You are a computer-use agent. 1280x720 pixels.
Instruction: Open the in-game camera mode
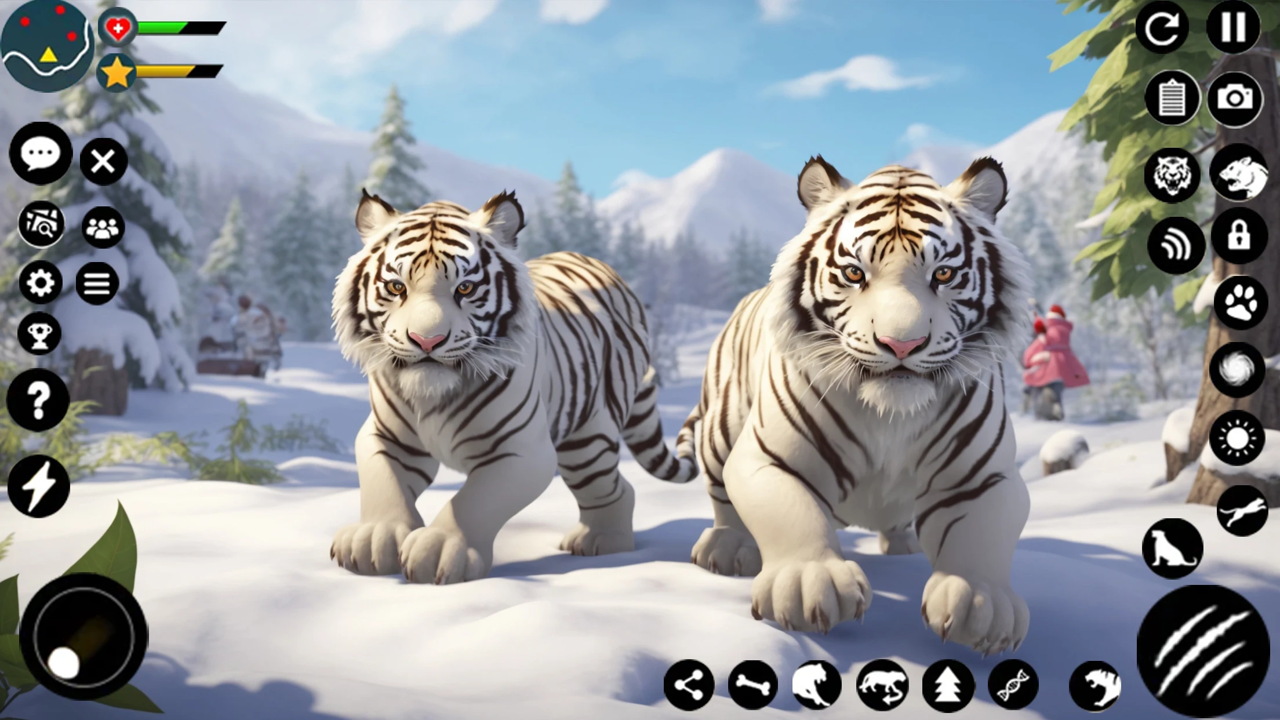click(1236, 99)
